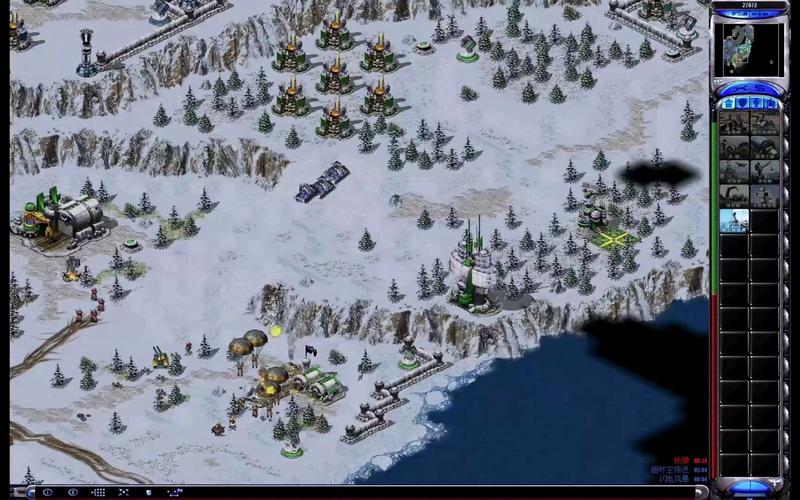800x500 pixels.
Task: Select the highlighted light-blue build cameo
Action: click(734, 220)
